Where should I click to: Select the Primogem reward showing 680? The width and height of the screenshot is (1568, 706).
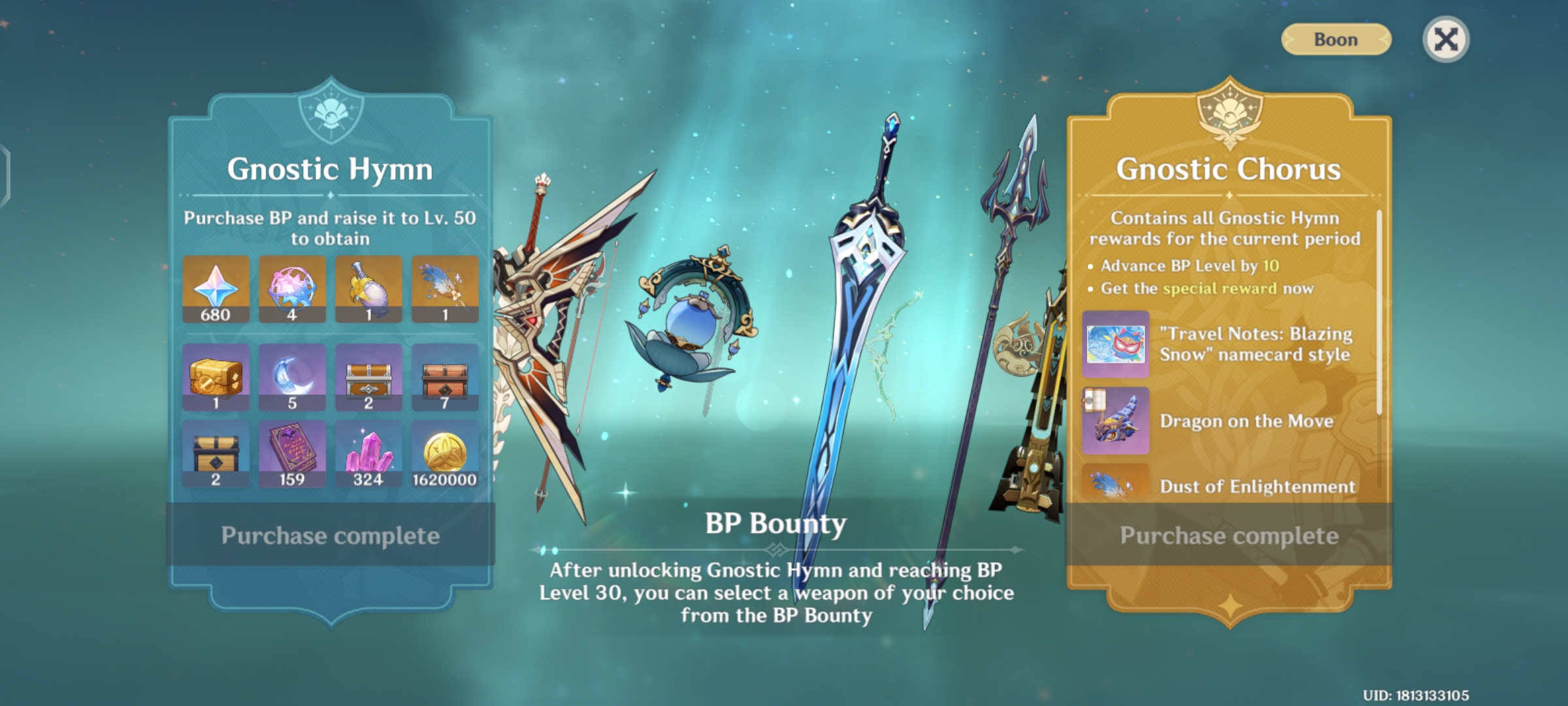(x=216, y=289)
